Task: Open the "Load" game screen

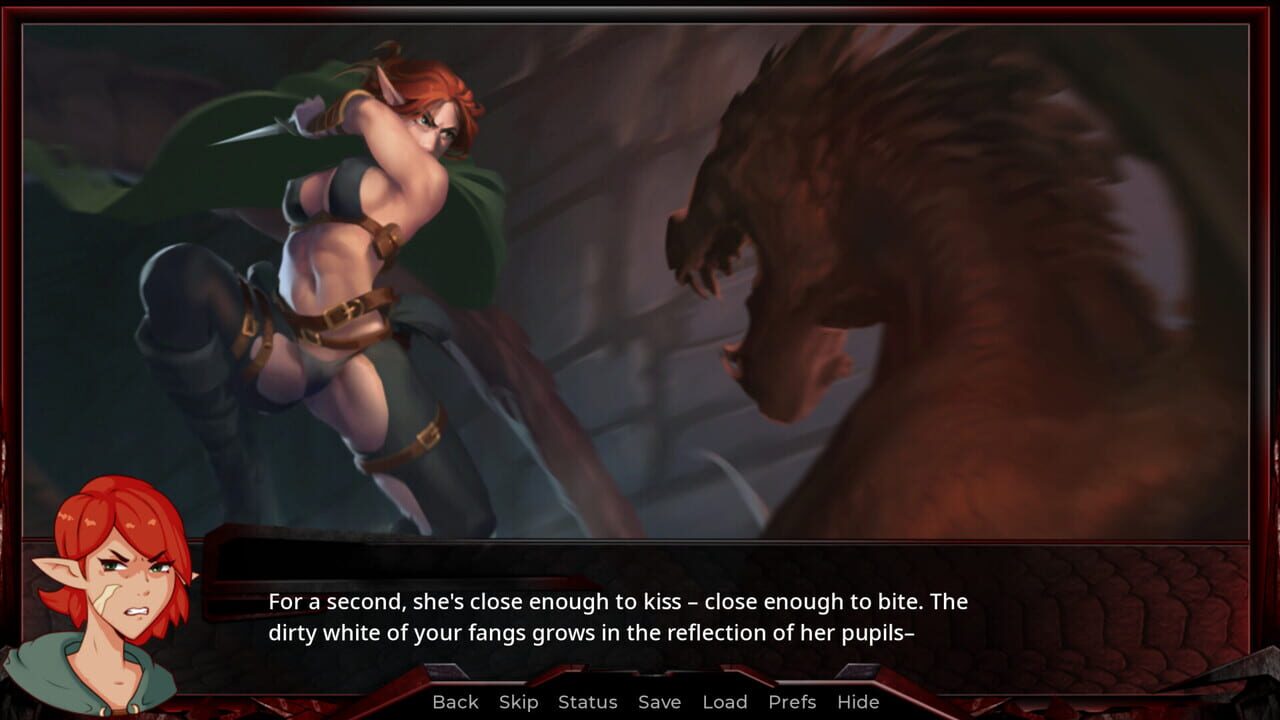Action: (x=726, y=702)
